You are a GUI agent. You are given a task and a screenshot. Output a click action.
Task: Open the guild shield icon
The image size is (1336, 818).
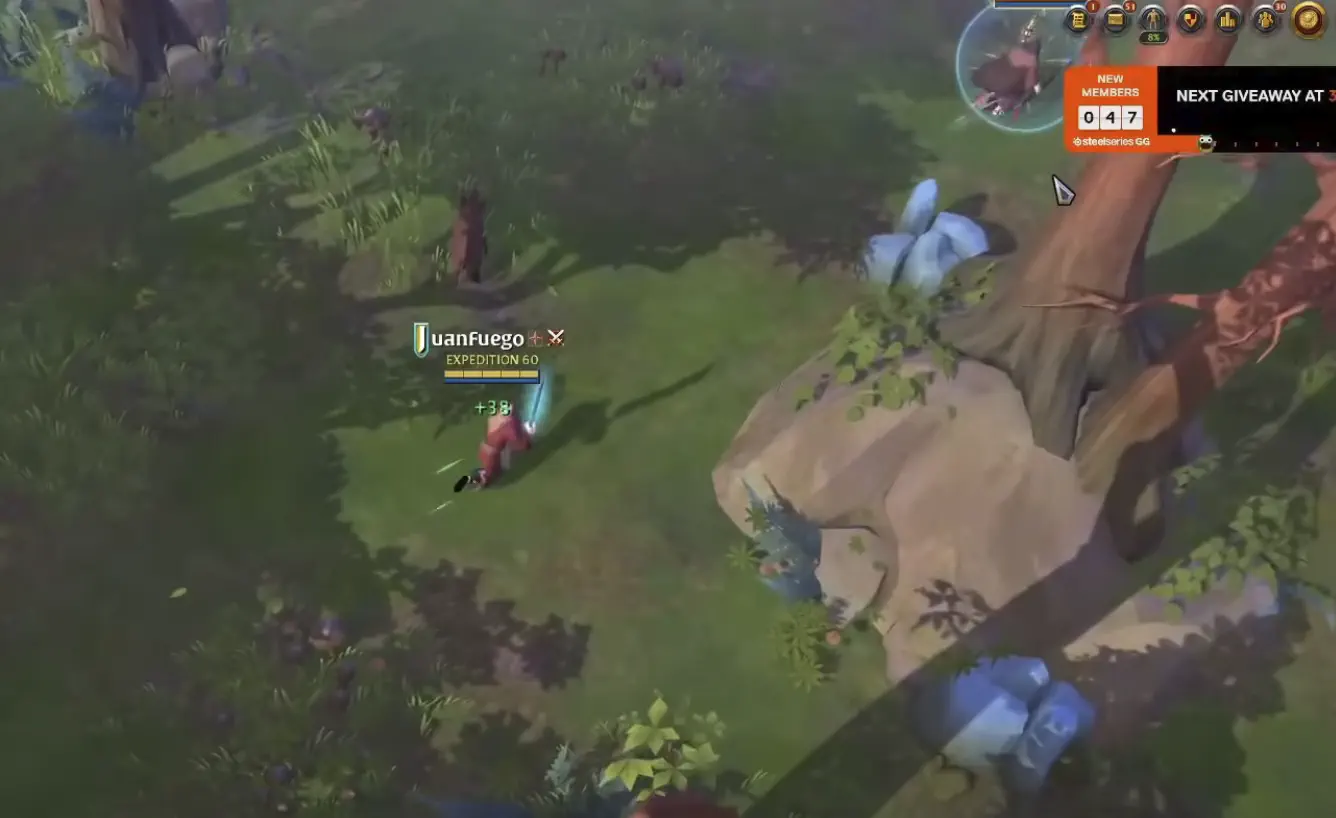pyautogui.click(x=1190, y=18)
